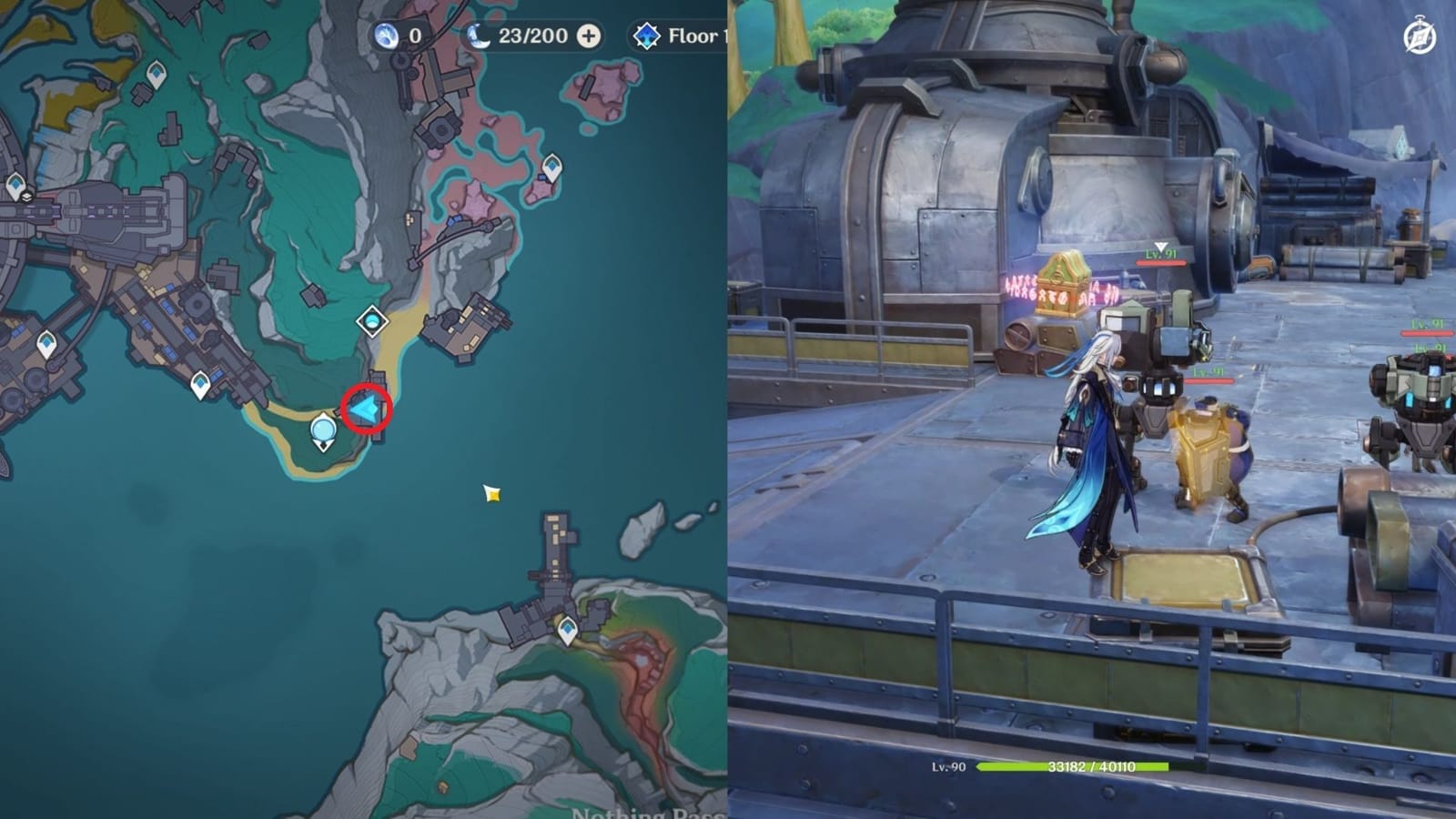Expand the underwater level switcher beside Floor label

tap(647, 36)
